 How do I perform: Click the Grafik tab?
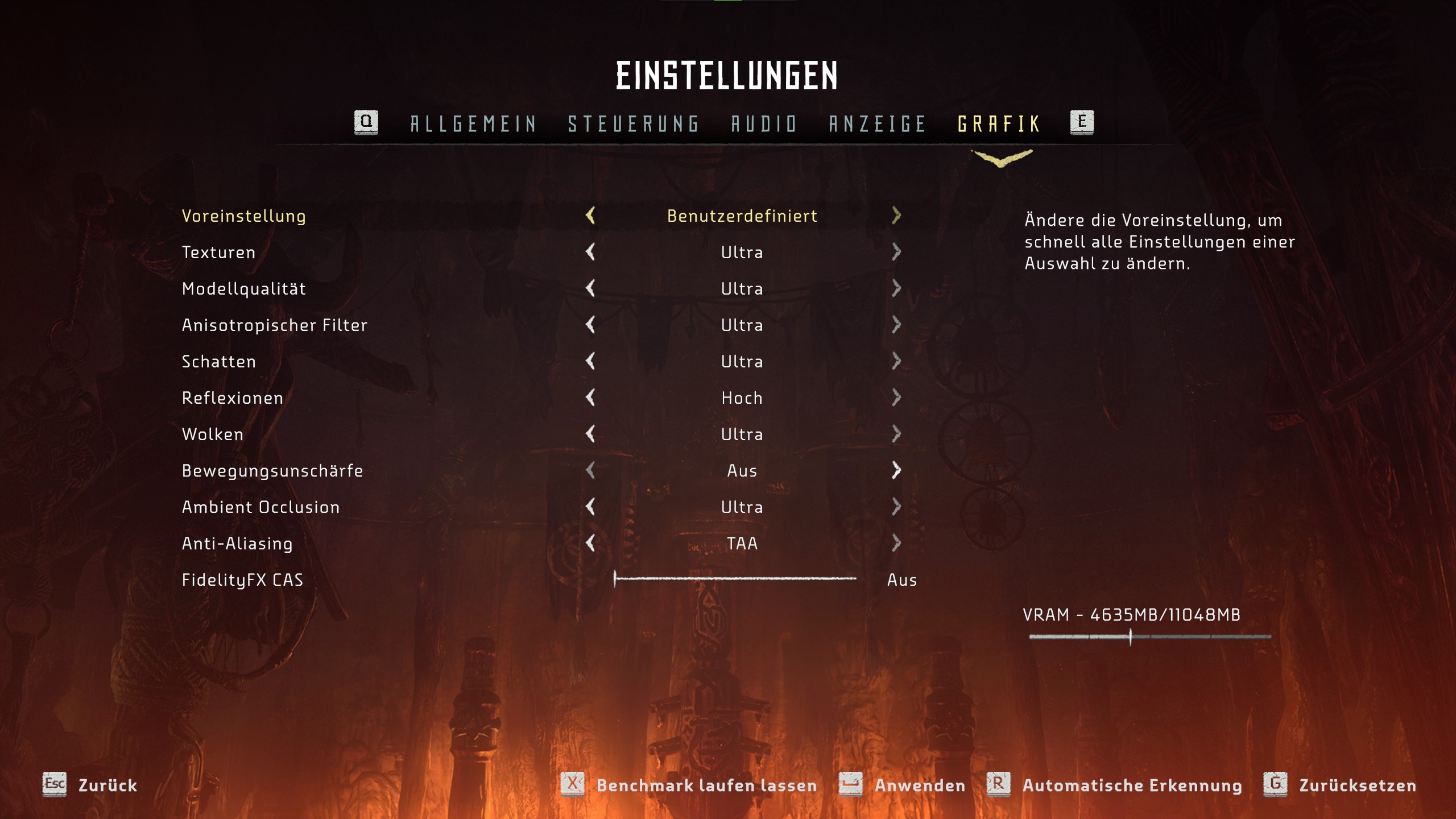coord(999,124)
